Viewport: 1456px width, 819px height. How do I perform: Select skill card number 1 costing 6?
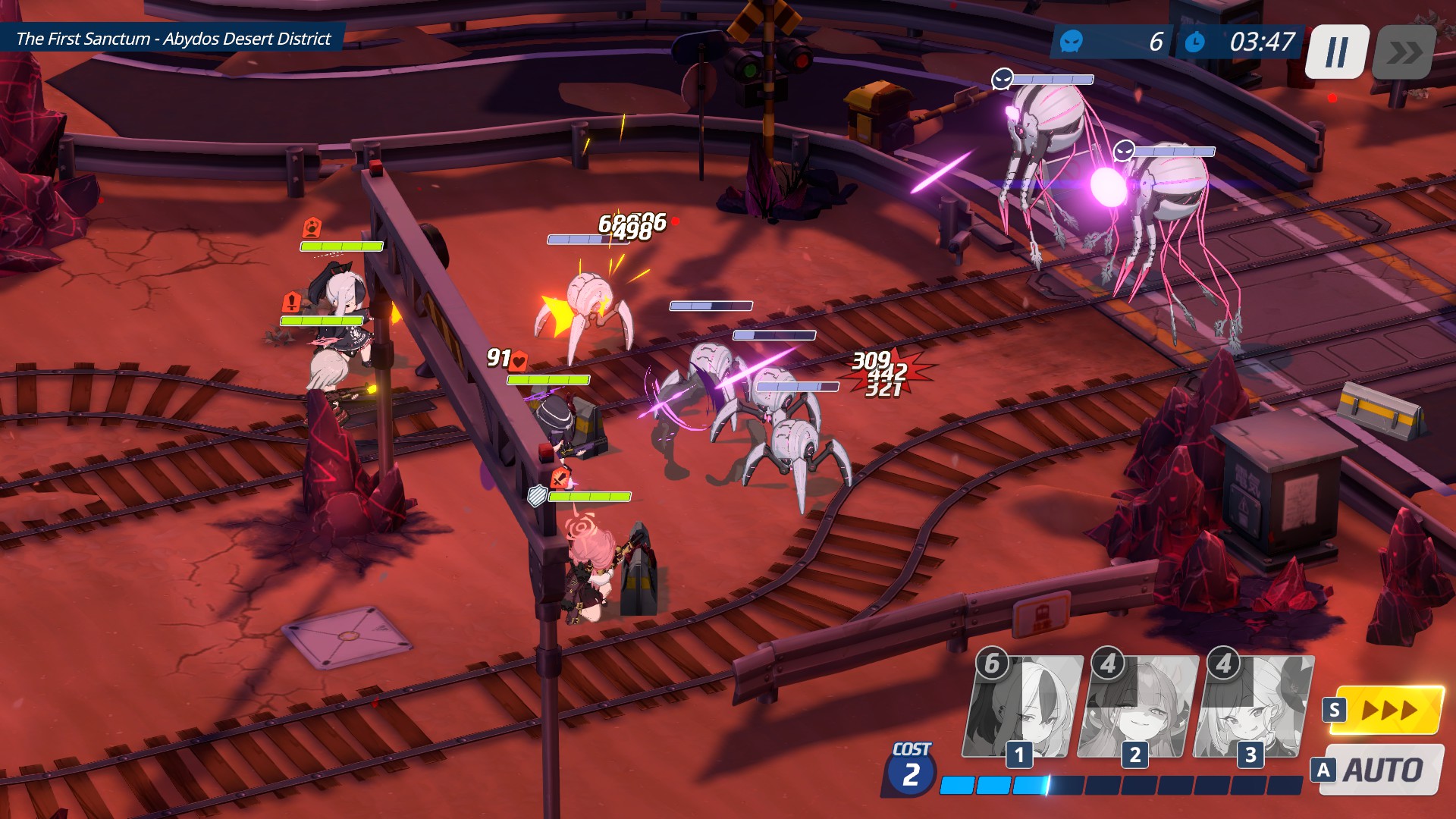coord(1021,708)
